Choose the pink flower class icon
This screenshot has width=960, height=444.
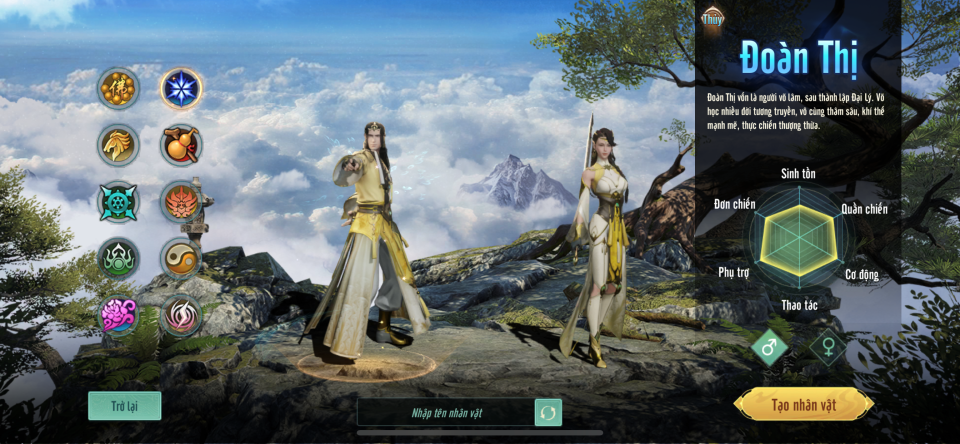119,316
